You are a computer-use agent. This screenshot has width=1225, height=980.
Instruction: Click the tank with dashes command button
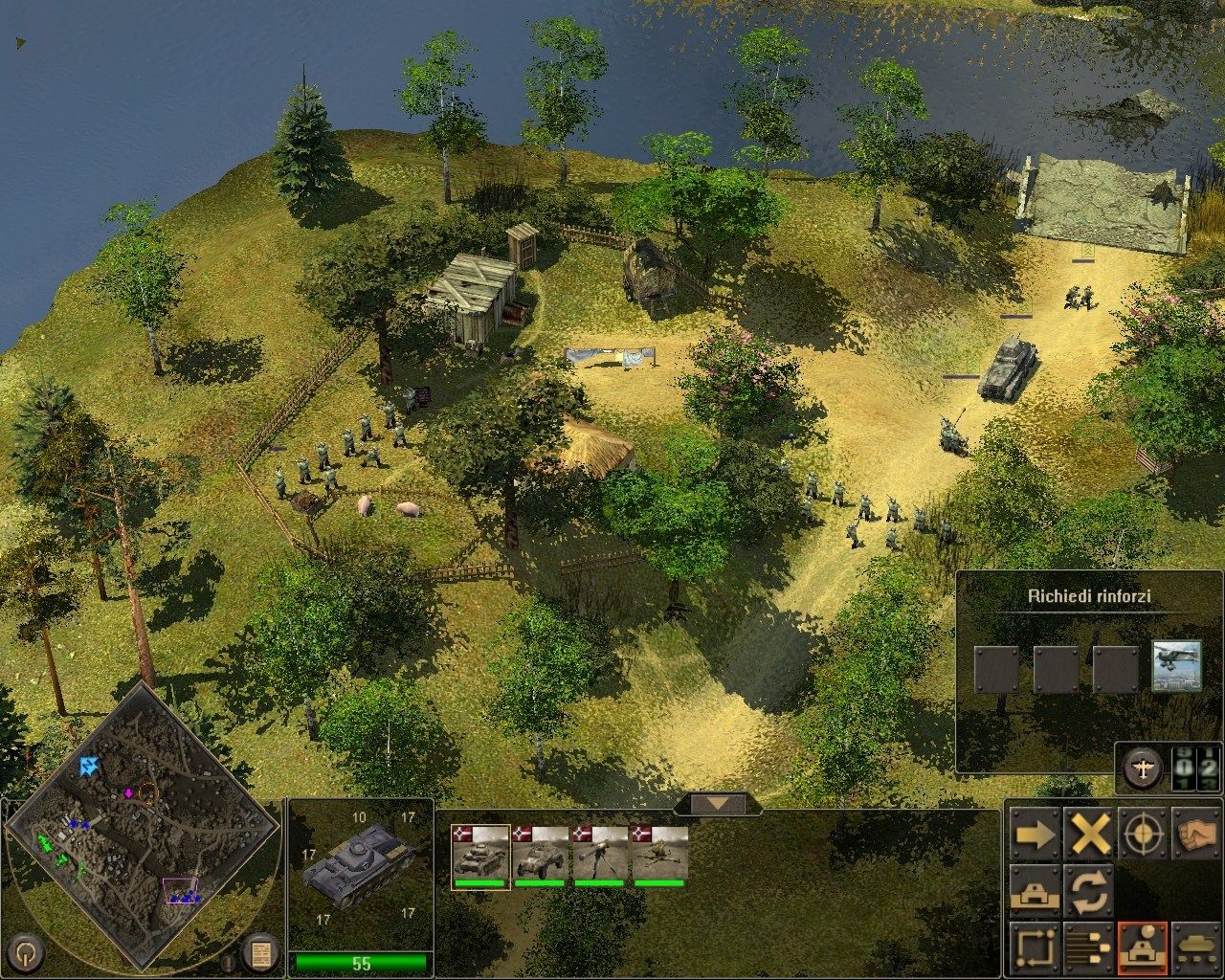pos(1196,947)
